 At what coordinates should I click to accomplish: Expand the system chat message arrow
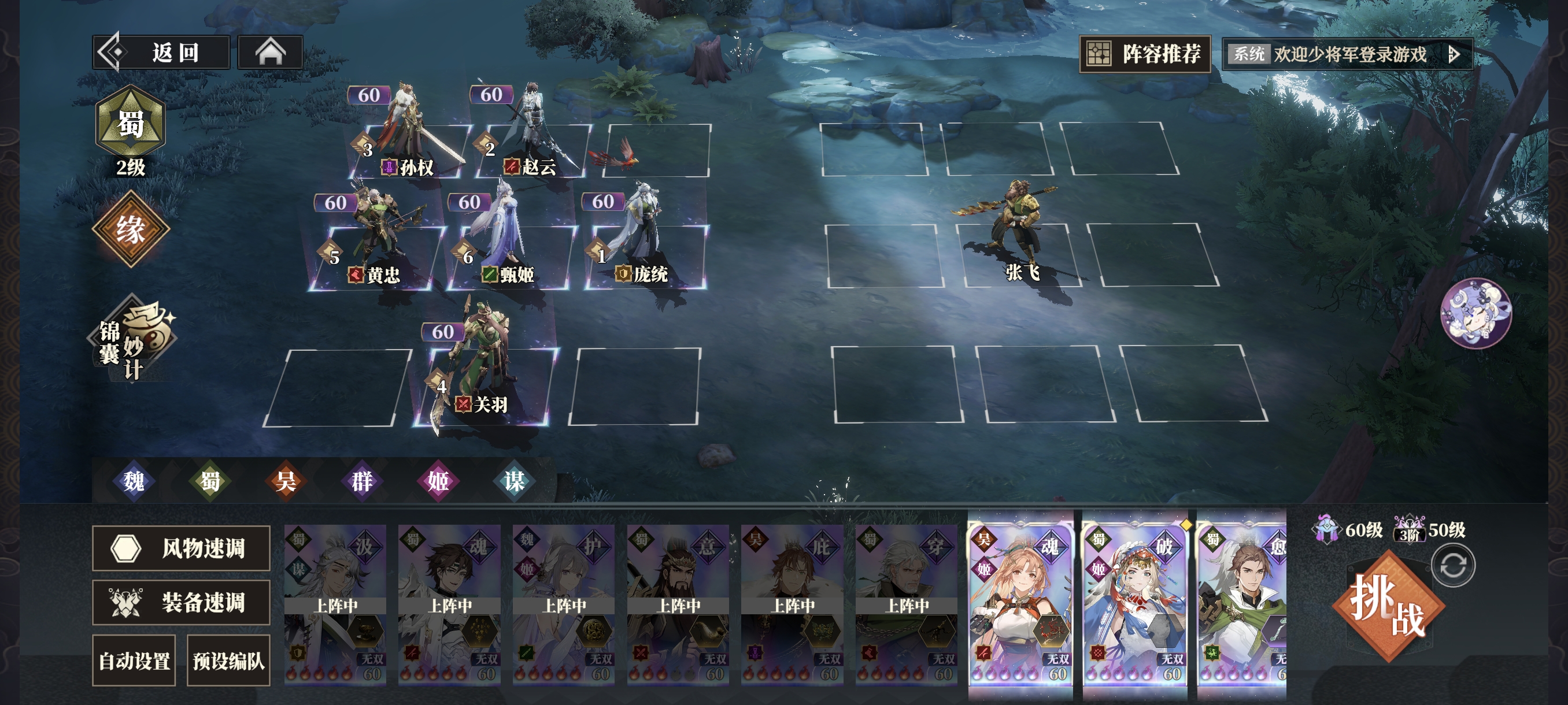pyautogui.click(x=1454, y=55)
